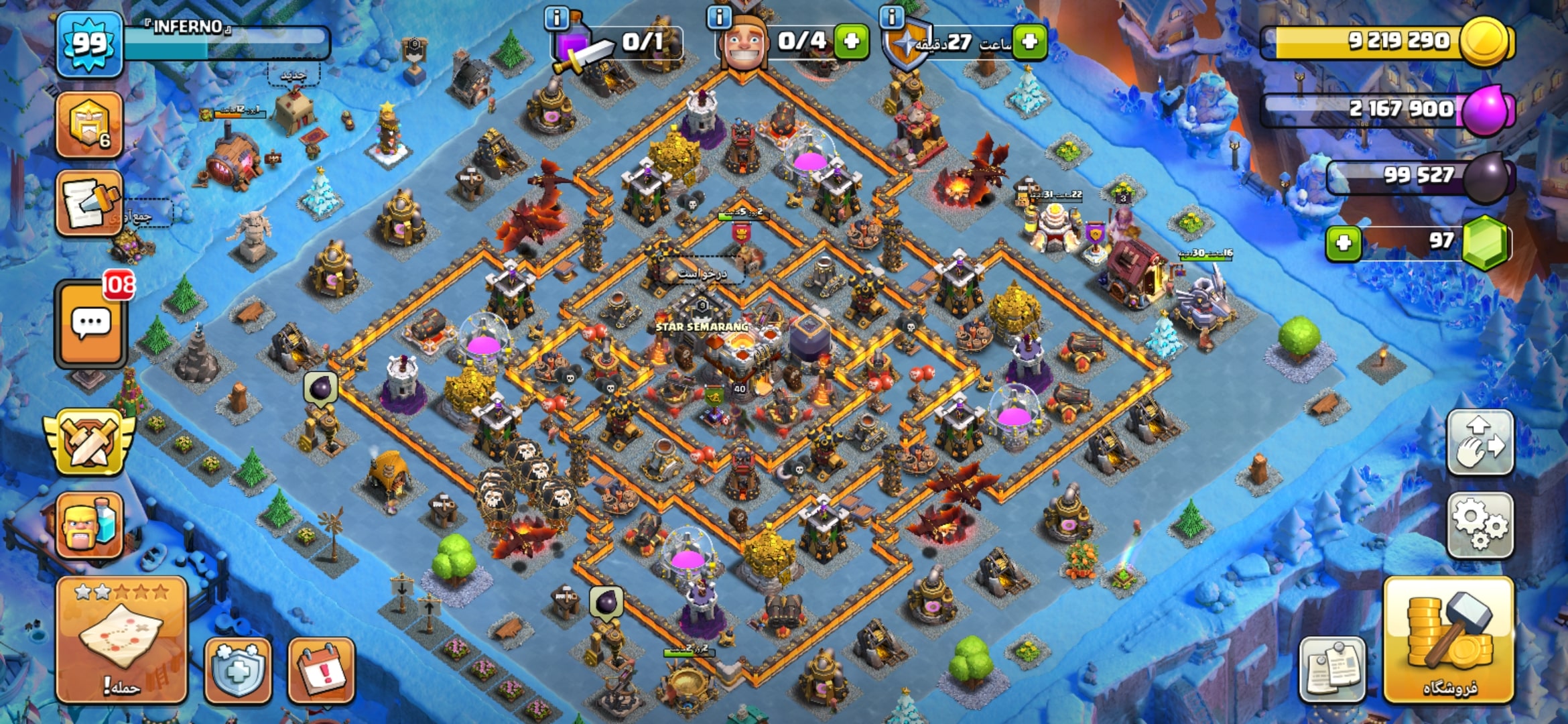Open the barbarian army overview button
Image resolution: width=1568 pixels, height=724 pixels.
[90, 526]
